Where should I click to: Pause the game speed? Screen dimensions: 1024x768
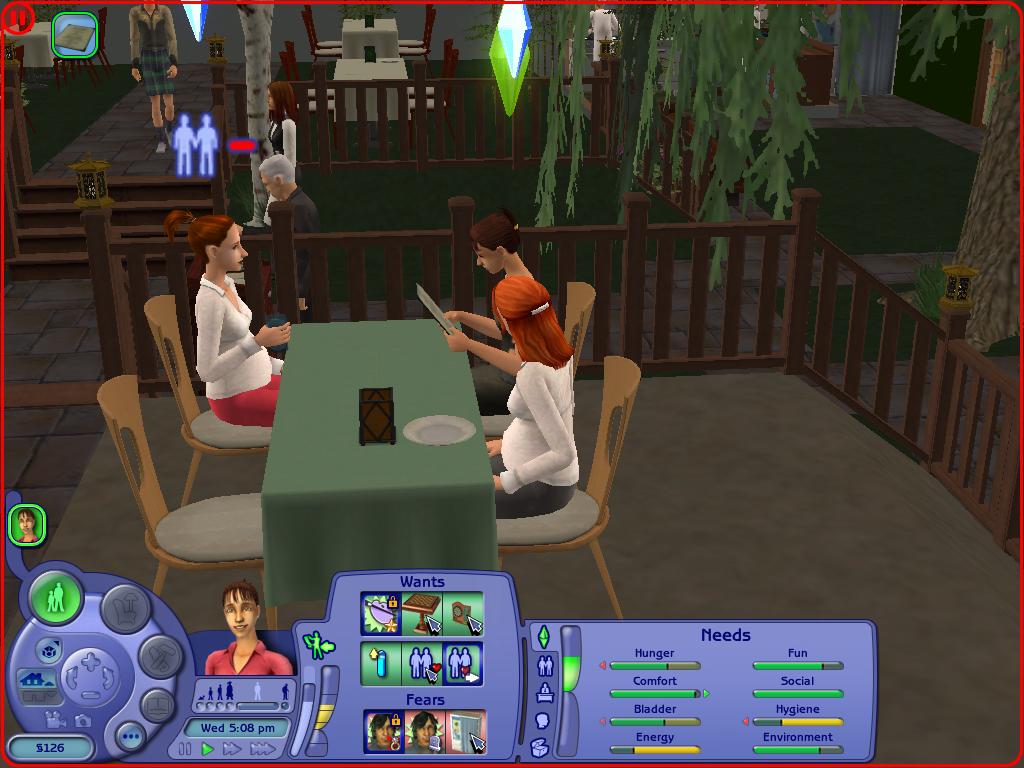coord(185,749)
